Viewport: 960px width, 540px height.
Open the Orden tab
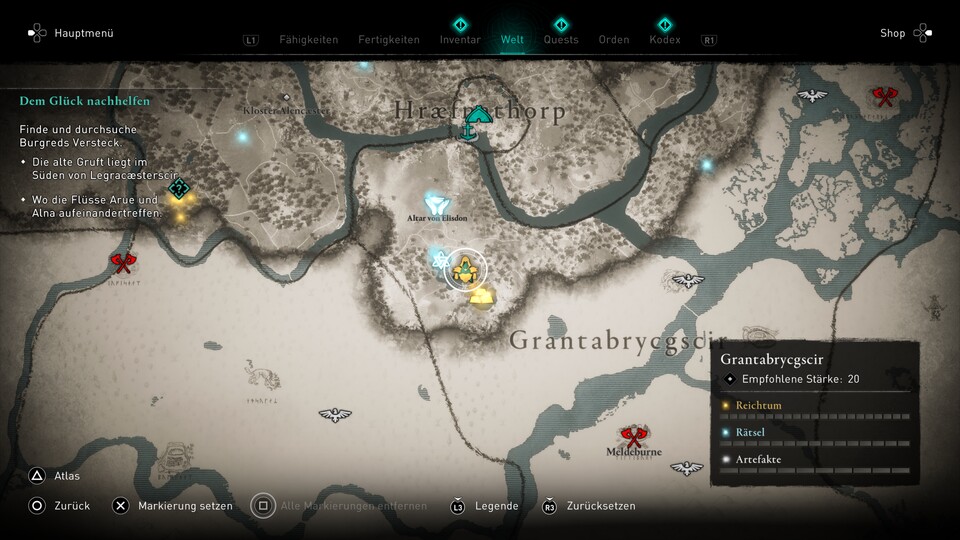coord(614,40)
